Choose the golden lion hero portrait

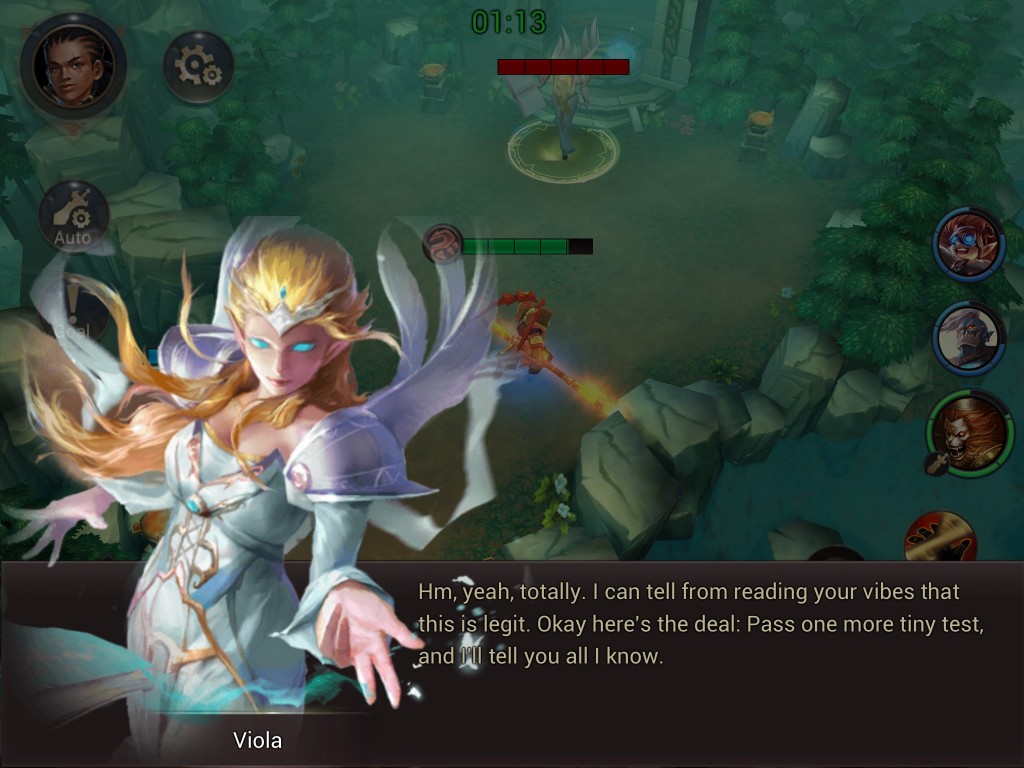970,435
